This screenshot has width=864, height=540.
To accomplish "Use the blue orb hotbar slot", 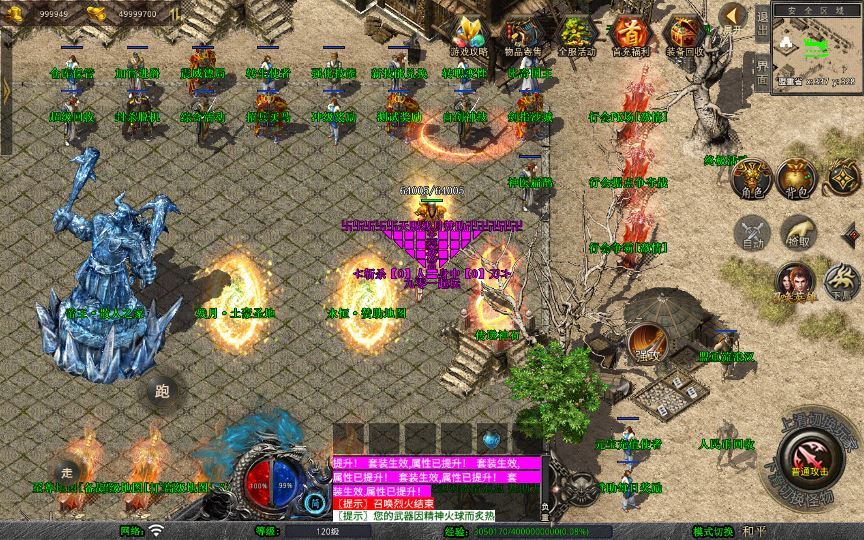I will pos(490,438).
